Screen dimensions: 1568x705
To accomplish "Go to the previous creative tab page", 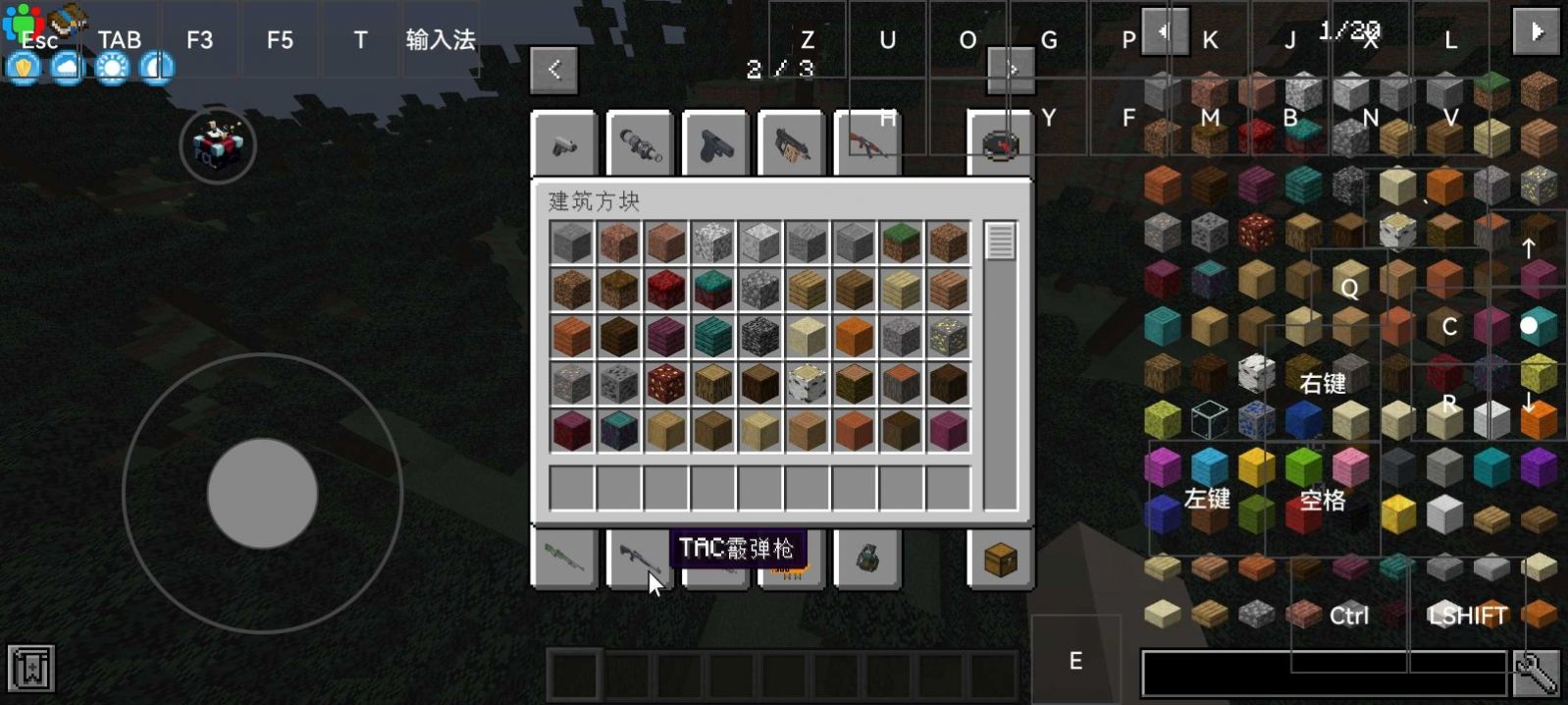I will tap(553, 70).
